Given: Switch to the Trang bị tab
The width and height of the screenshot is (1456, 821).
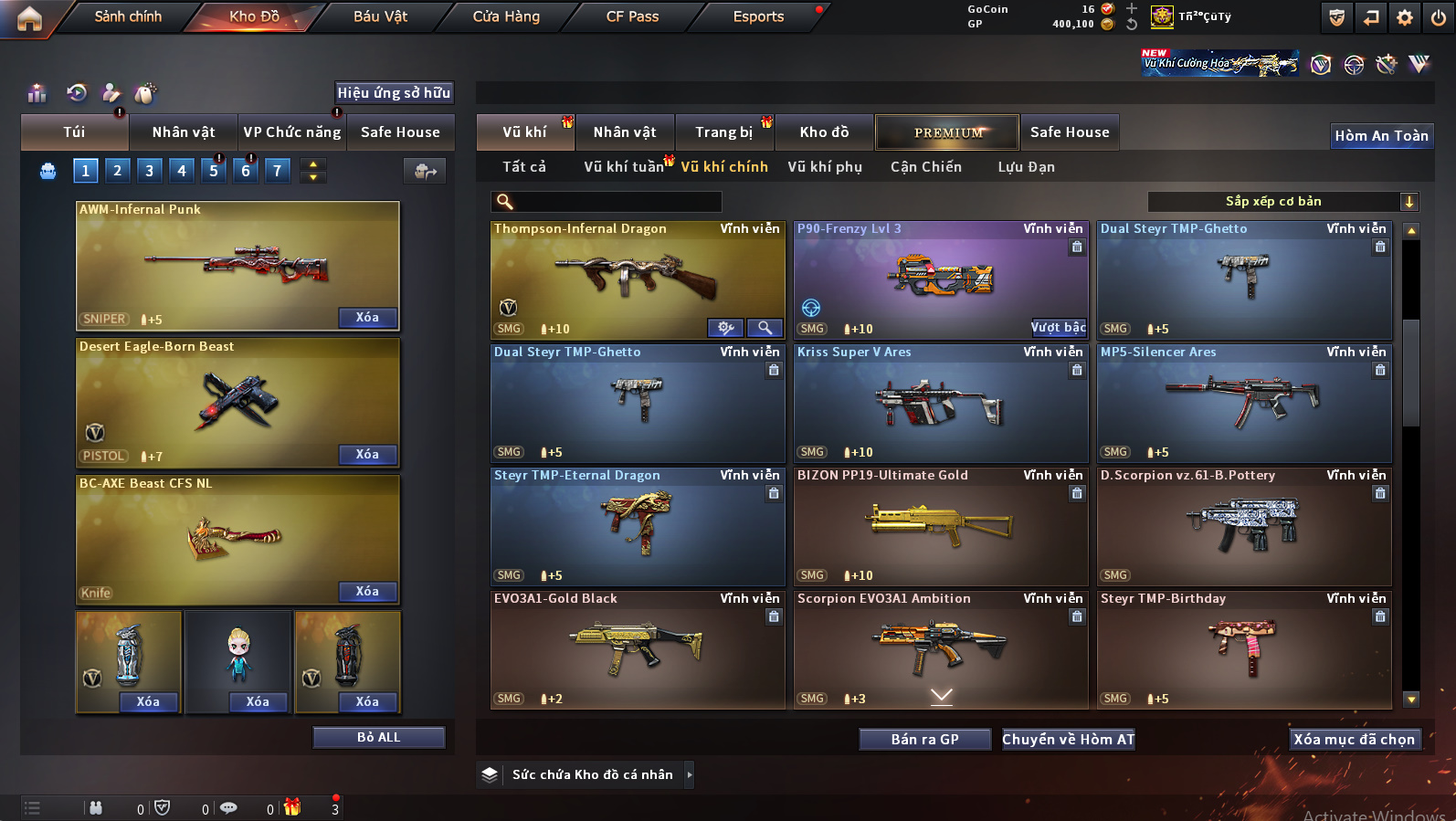Looking at the screenshot, I should click(724, 132).
